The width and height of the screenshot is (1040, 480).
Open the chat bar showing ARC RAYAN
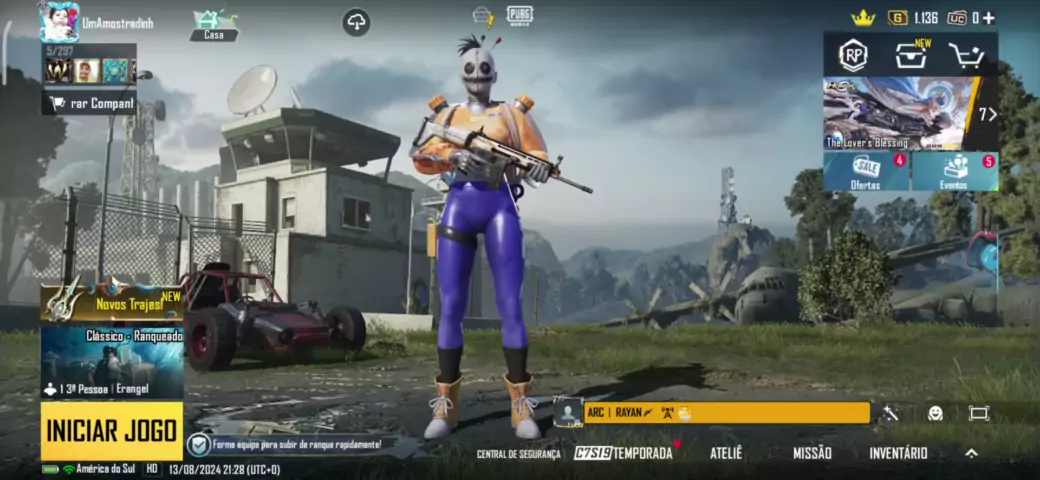724,412
